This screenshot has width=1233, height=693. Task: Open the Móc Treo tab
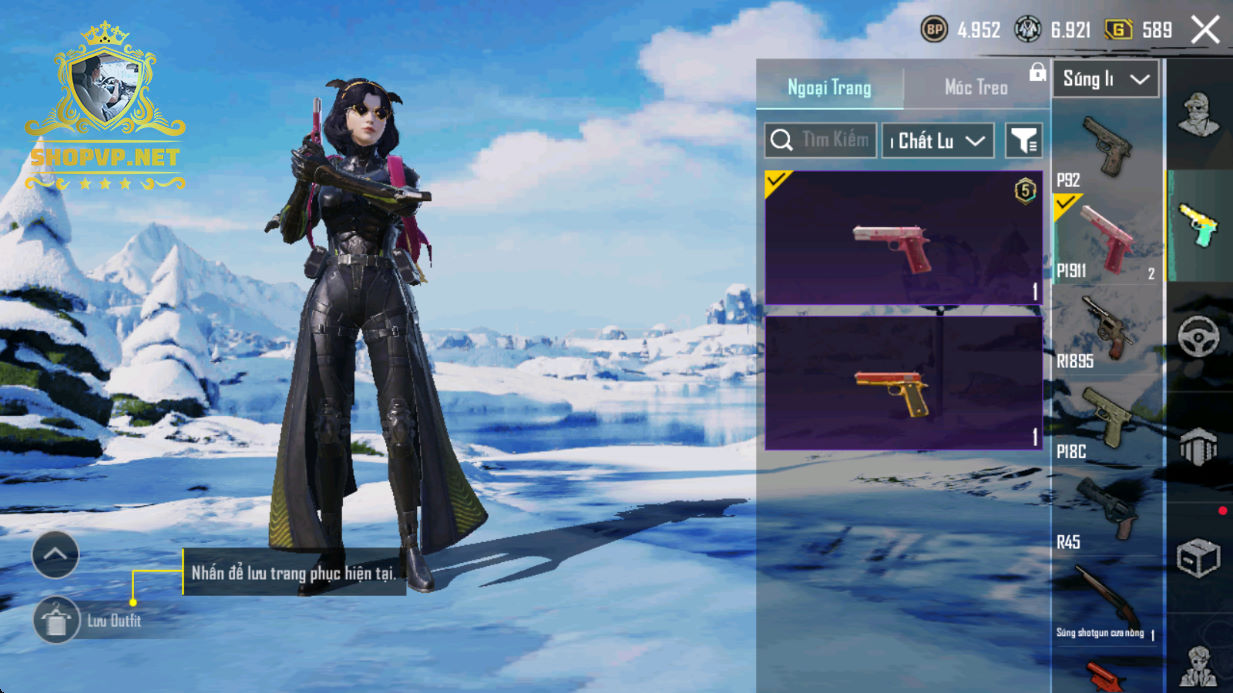click(976, 88)
